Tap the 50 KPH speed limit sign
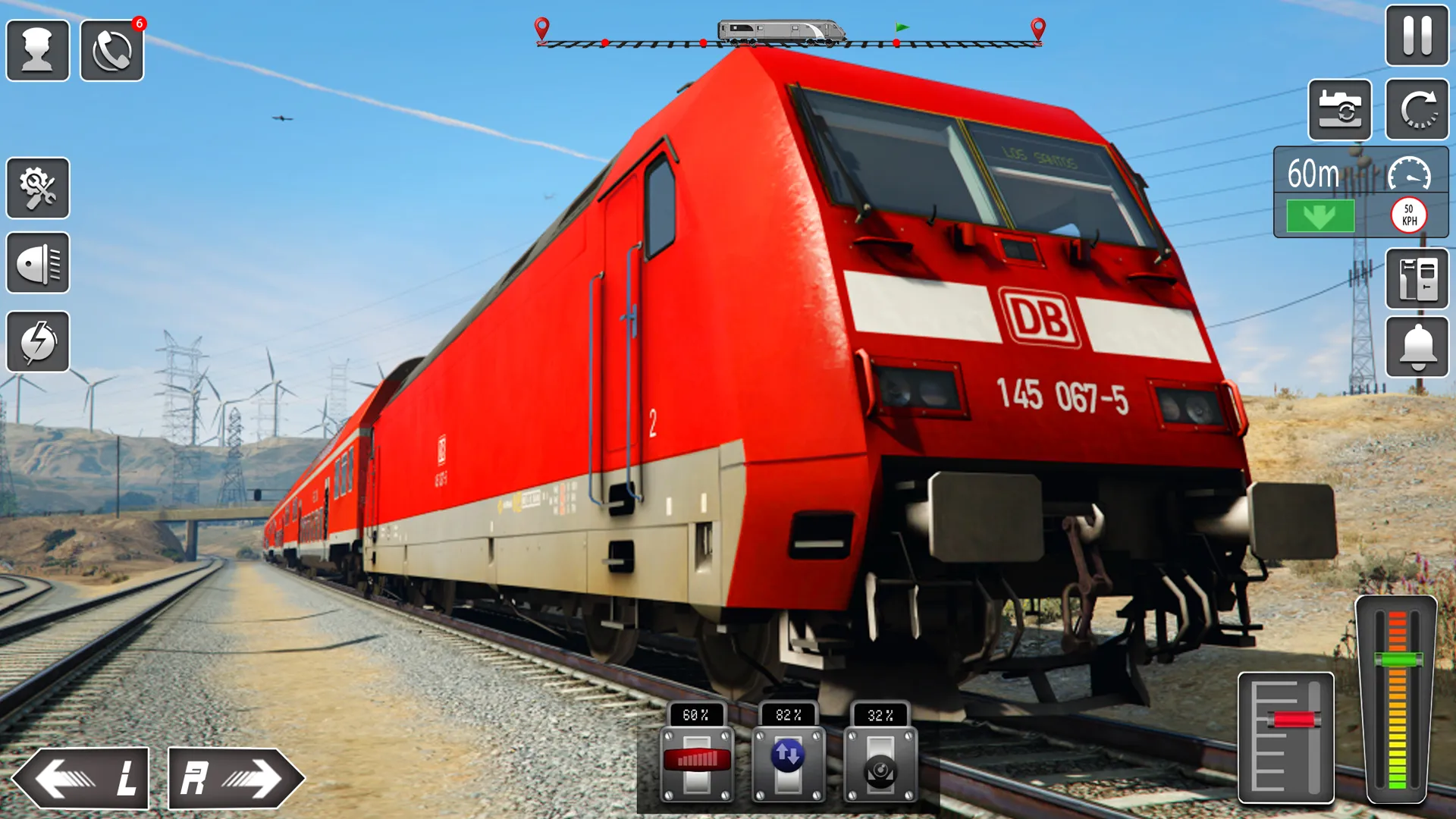The height and width of the screenshot is (819, 1456). (1408, 215)
